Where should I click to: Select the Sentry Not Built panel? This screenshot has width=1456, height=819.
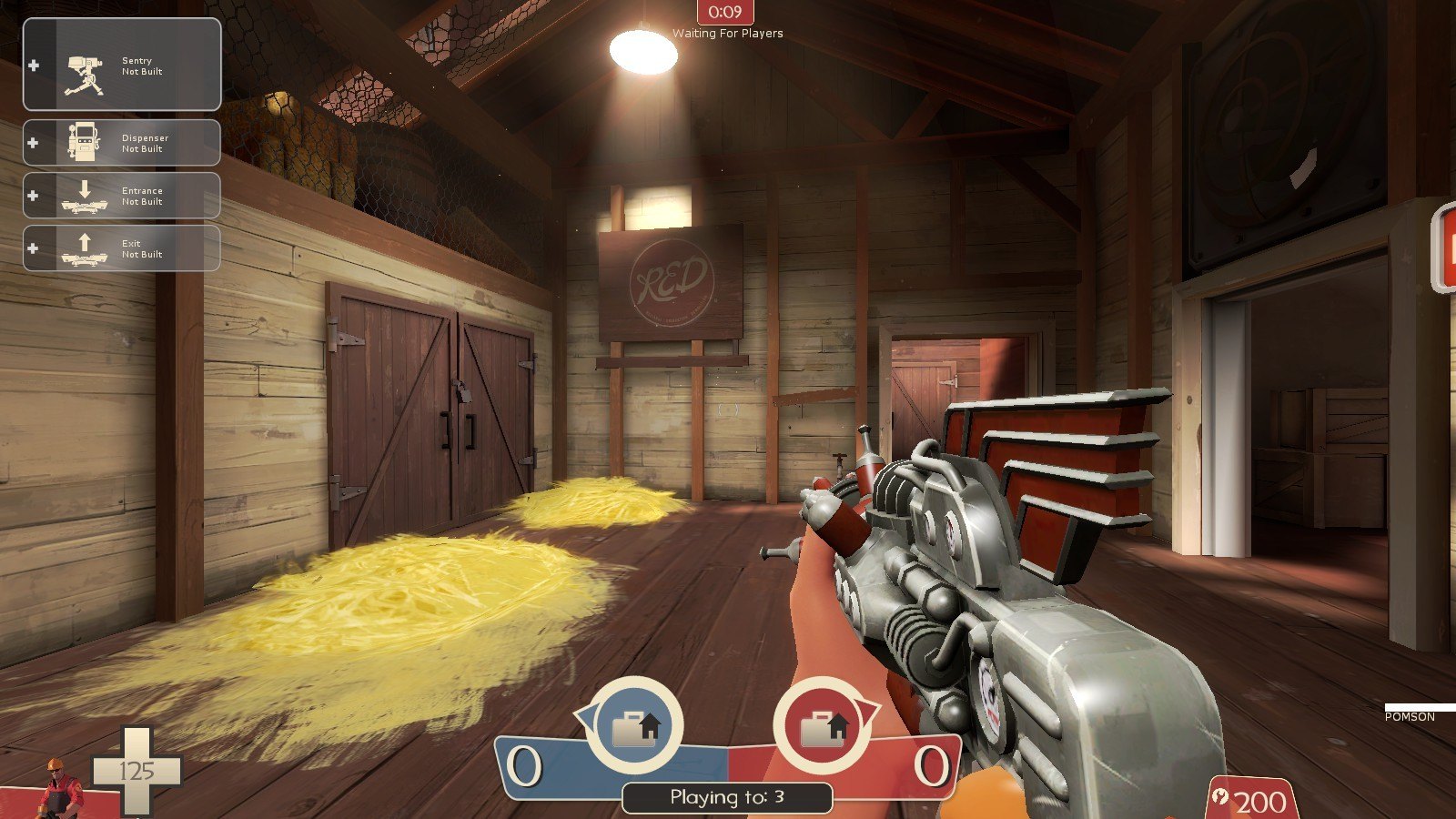[x=122, y=66]
